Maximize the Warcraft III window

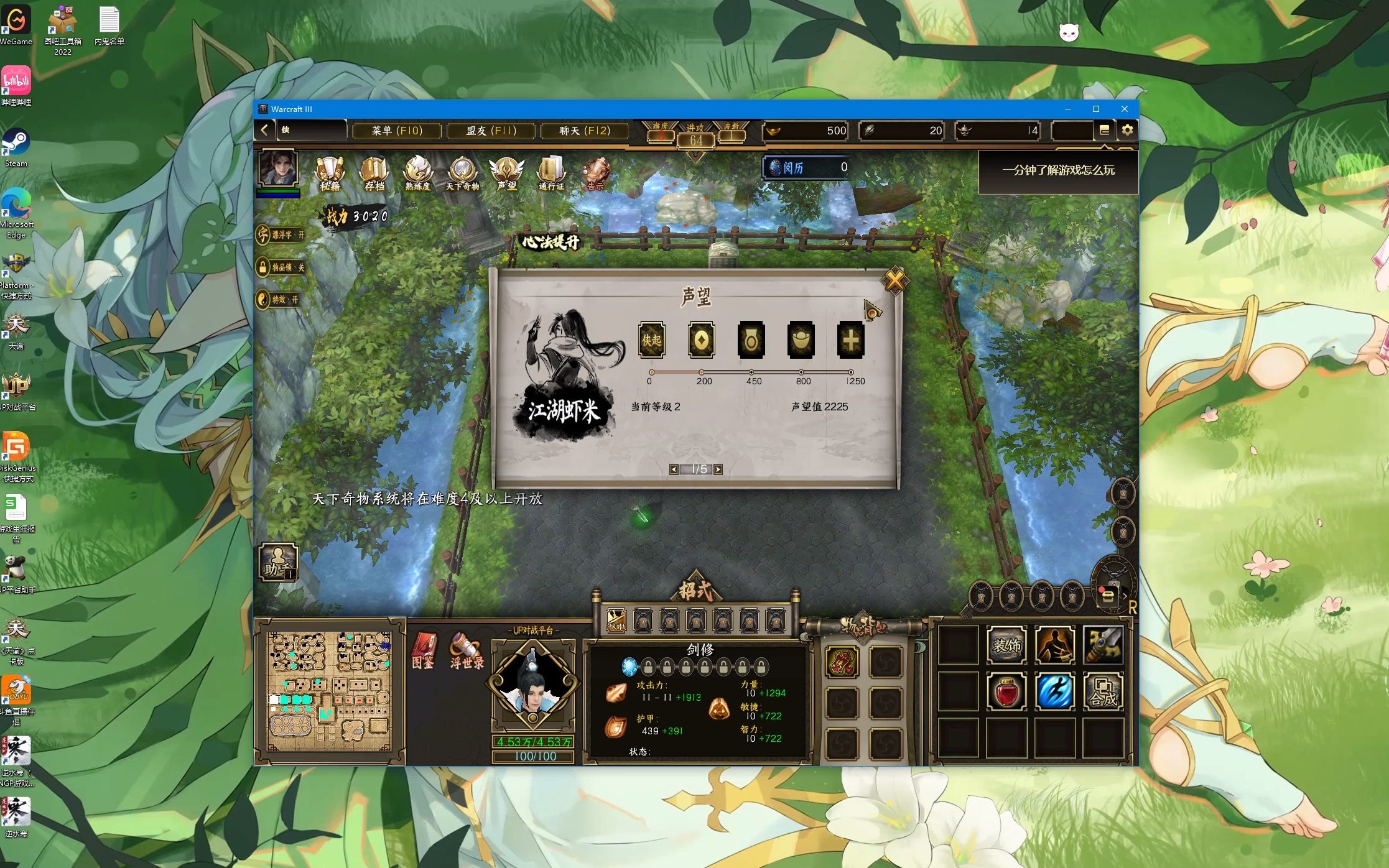(x=1096, y=109)
